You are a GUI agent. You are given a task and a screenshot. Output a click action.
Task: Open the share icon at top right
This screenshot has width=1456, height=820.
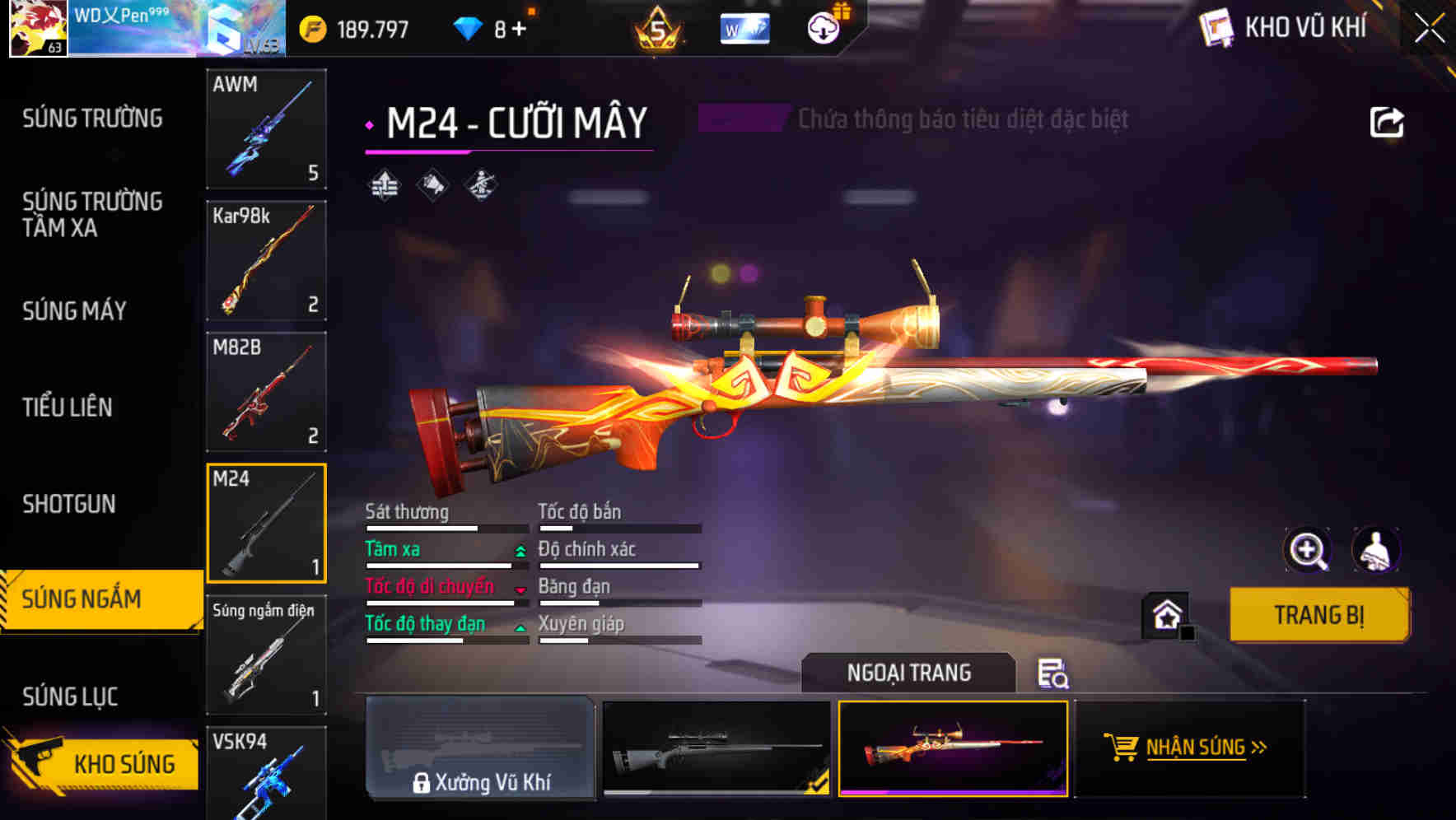click(1388, 120)
